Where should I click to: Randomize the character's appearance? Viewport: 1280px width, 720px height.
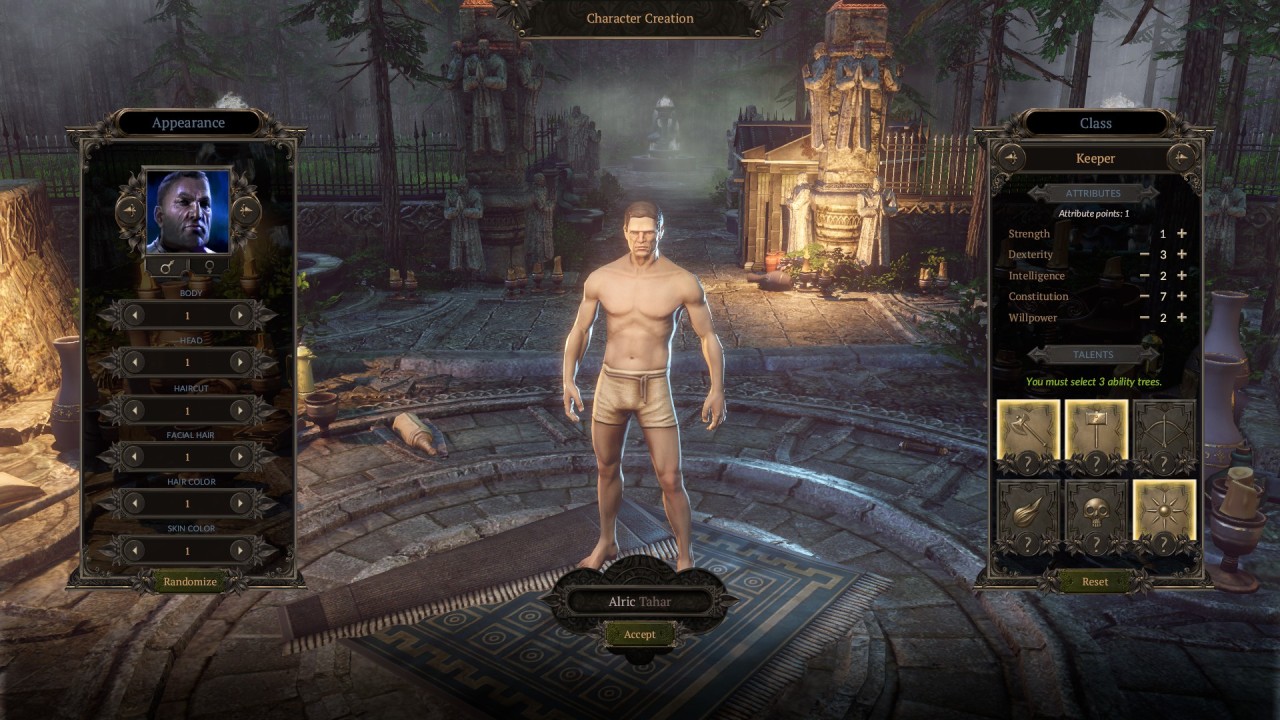[190, 581]
